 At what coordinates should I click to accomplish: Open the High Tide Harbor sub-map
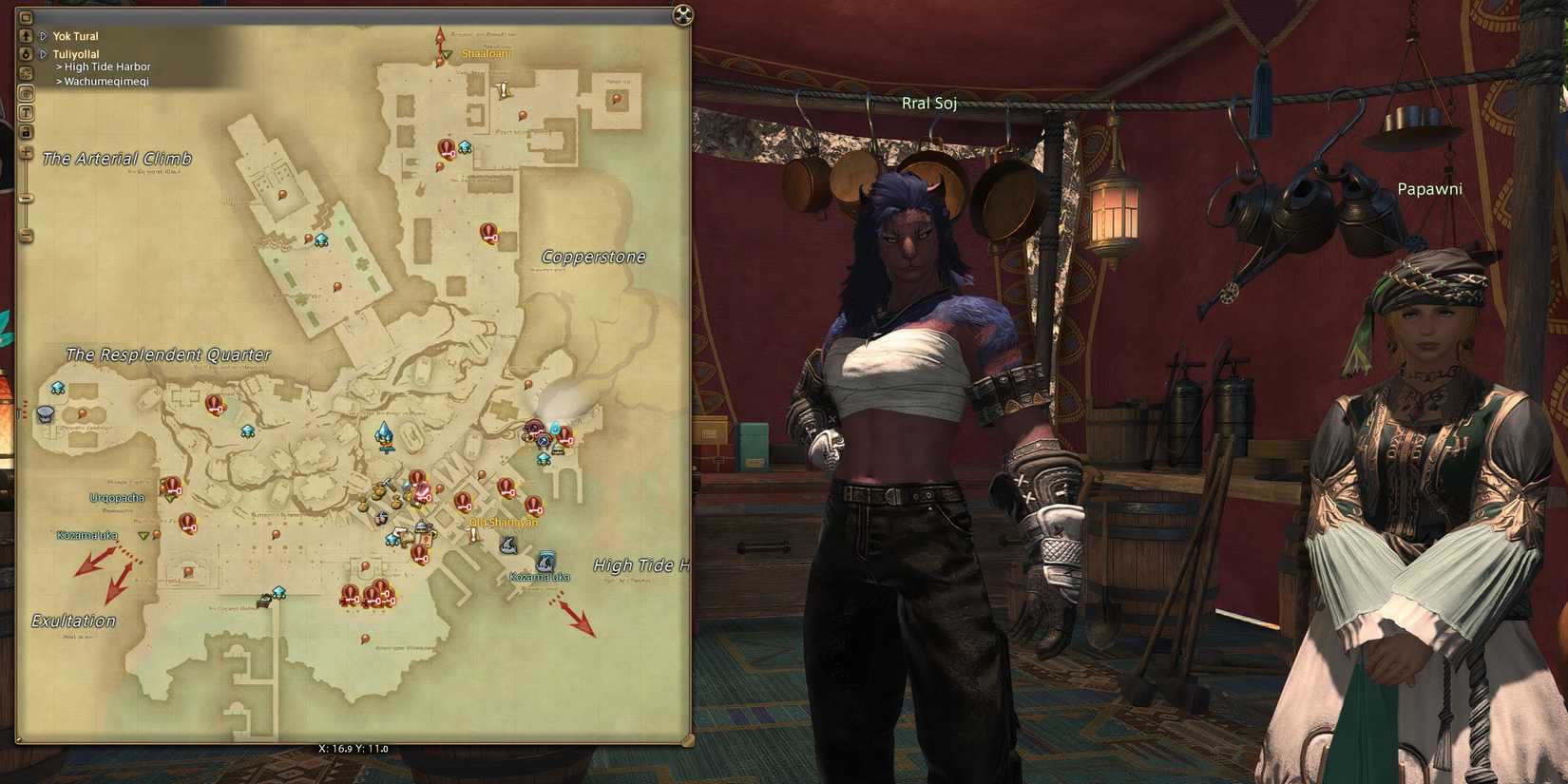click(105, 67)
